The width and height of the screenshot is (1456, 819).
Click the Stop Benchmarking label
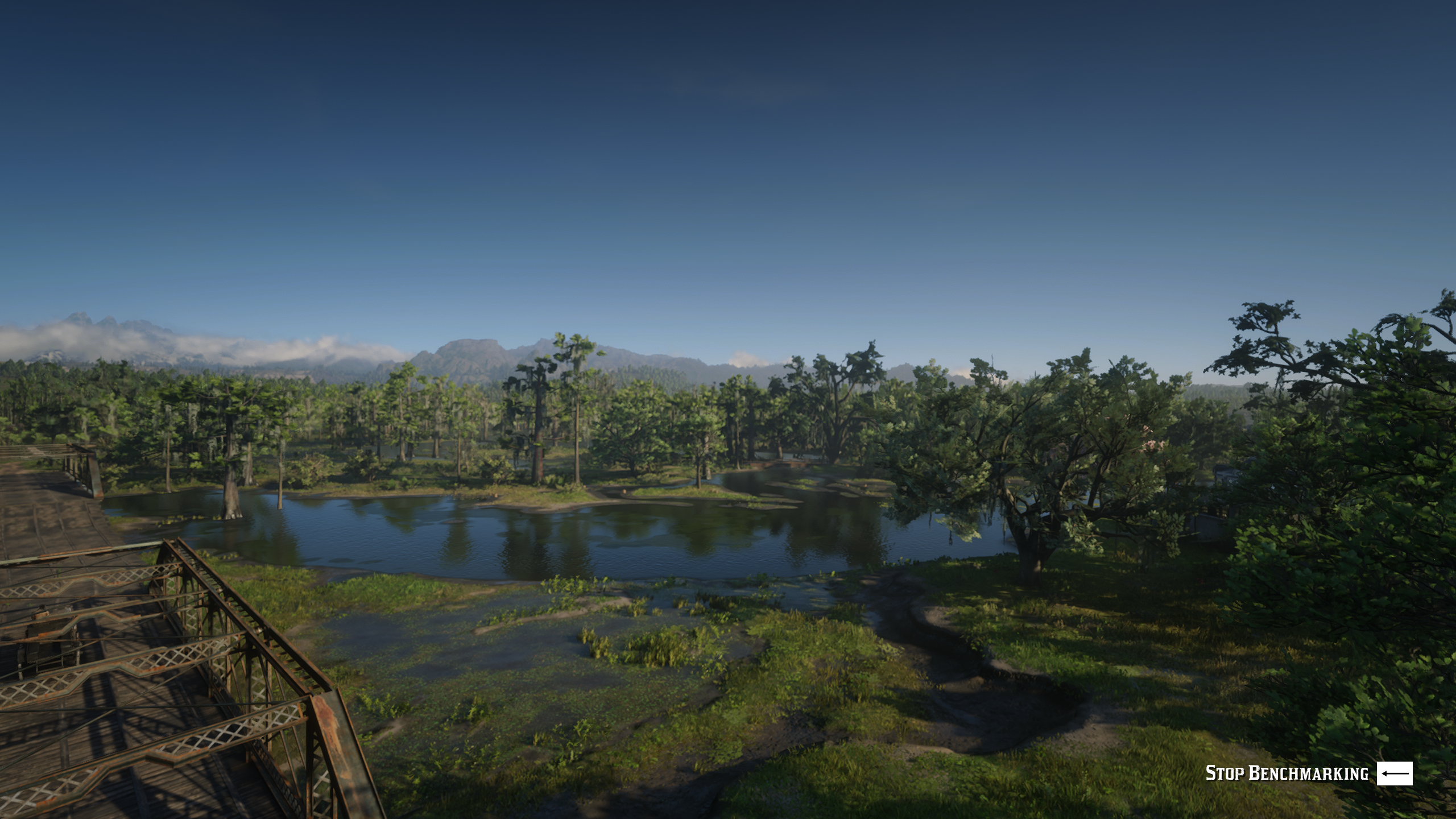(x=1287, y=773)
